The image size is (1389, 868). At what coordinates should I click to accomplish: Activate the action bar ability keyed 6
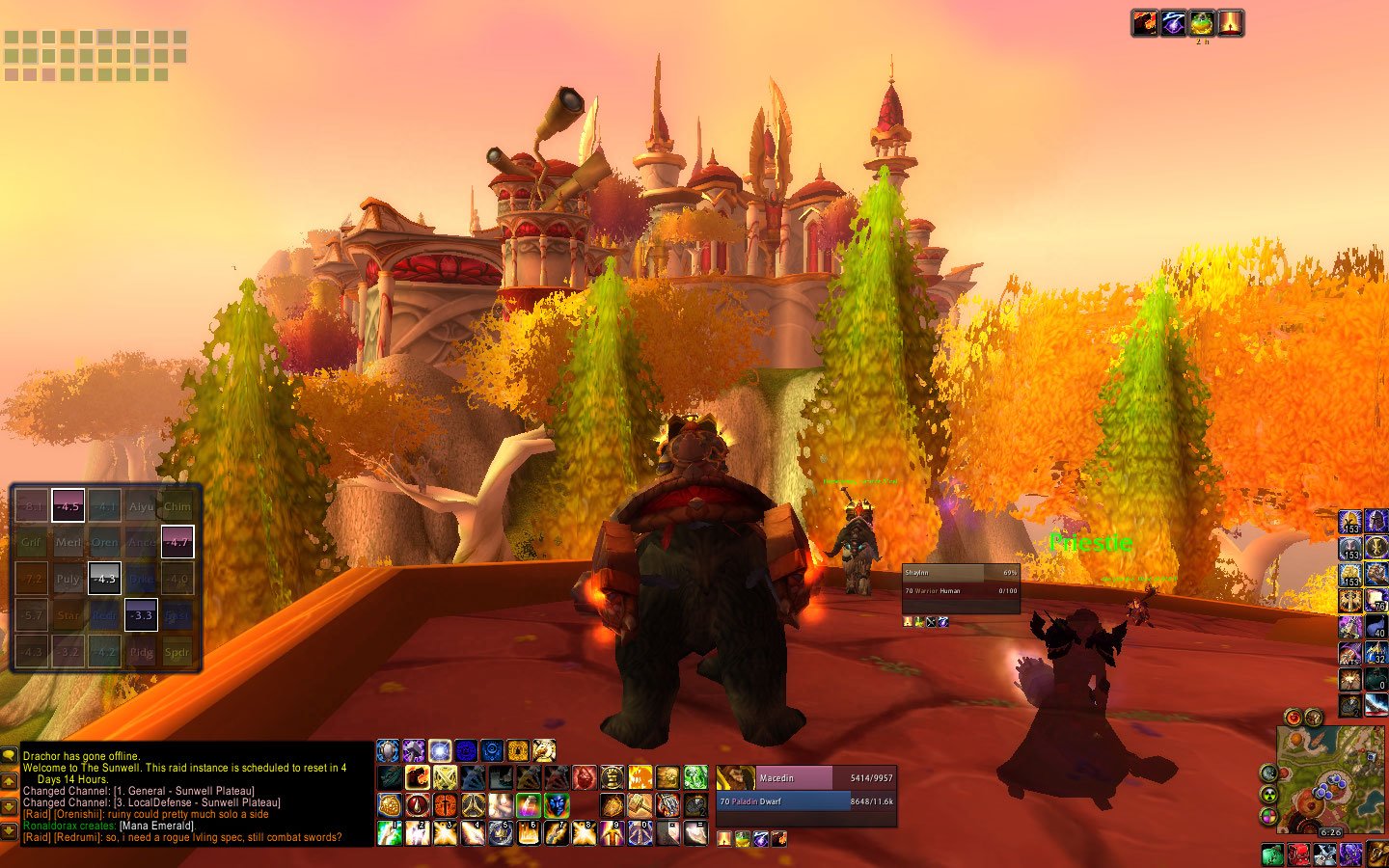528,832
